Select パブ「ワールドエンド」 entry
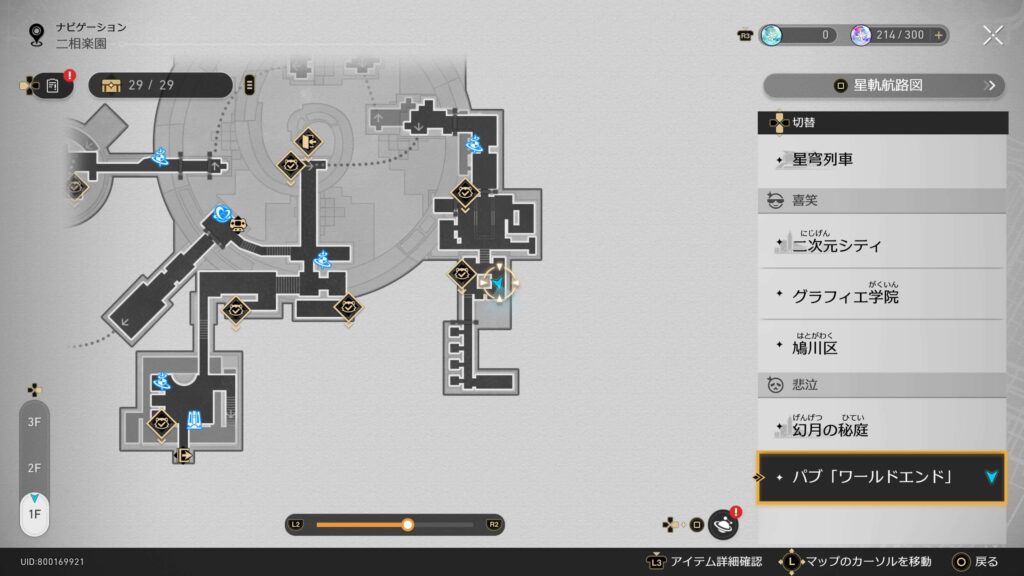Image resolution: width=1024 pixels, height=576 pixels. (880, 477)
